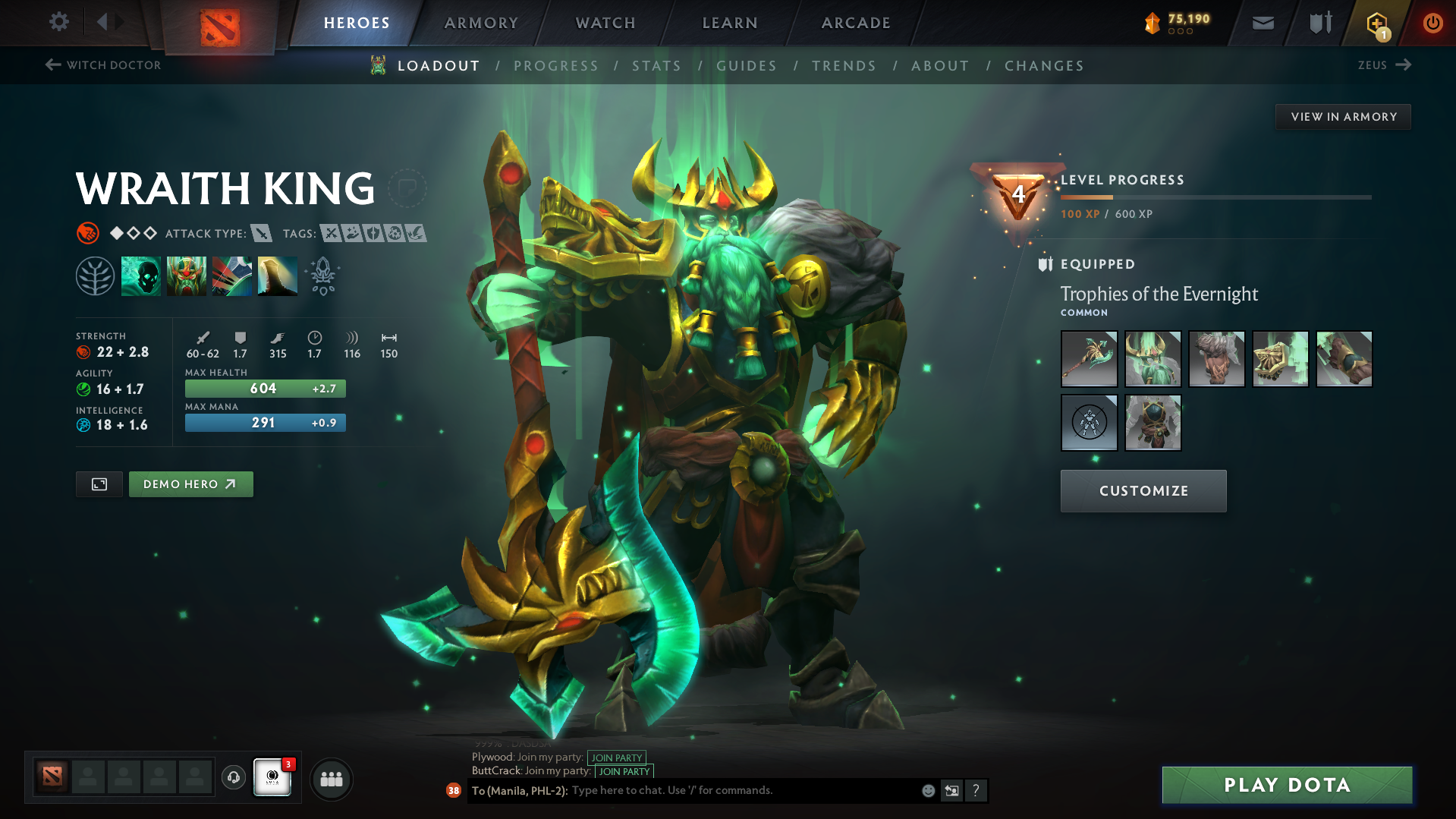The height and width of the screenshot is (819, 1456).
Task: Open the ARCADE menu item
Action: pyautogui.click(x=855, y=23)
